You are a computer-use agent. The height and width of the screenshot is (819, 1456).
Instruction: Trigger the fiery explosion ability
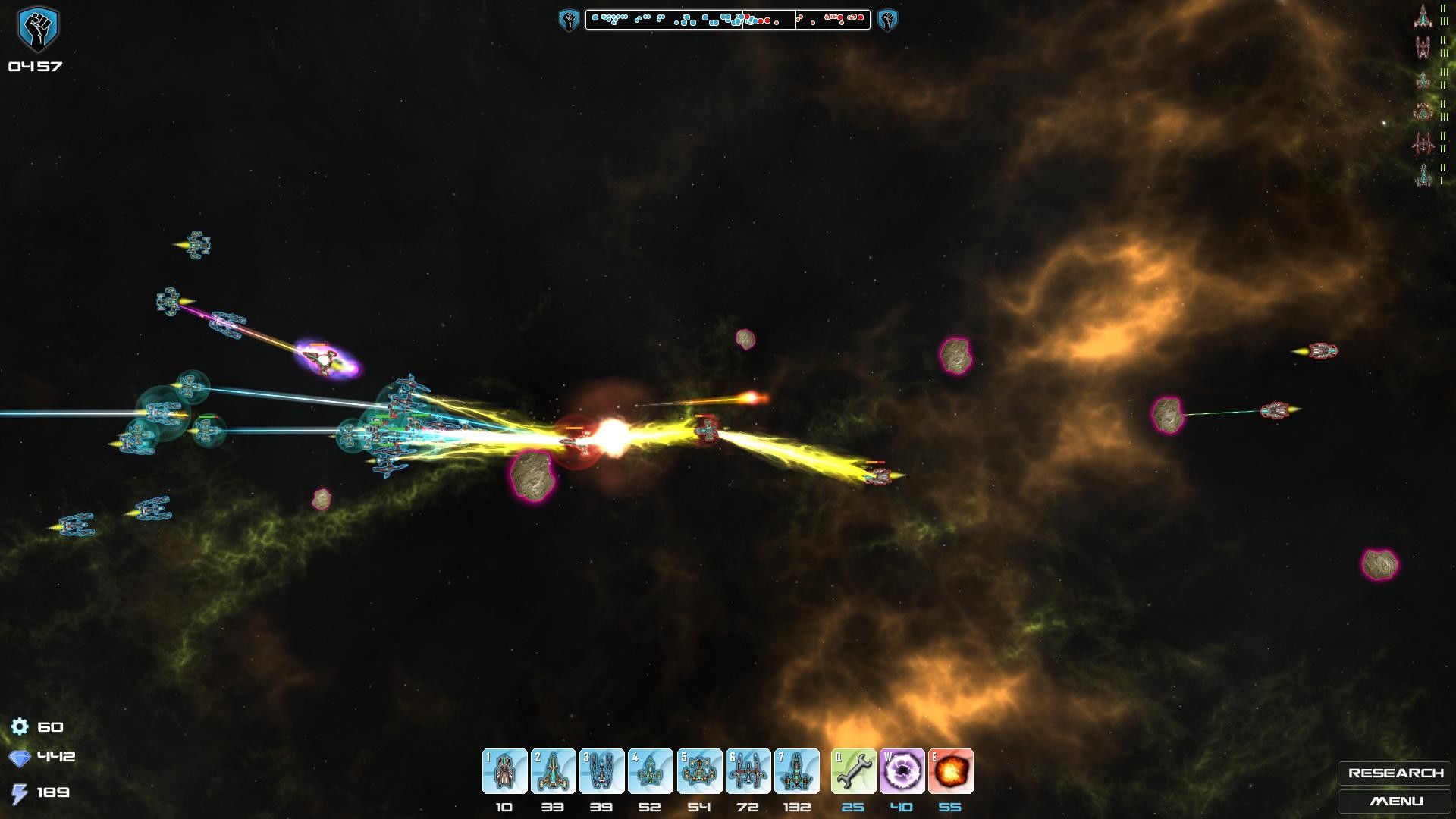pos(950,771)
